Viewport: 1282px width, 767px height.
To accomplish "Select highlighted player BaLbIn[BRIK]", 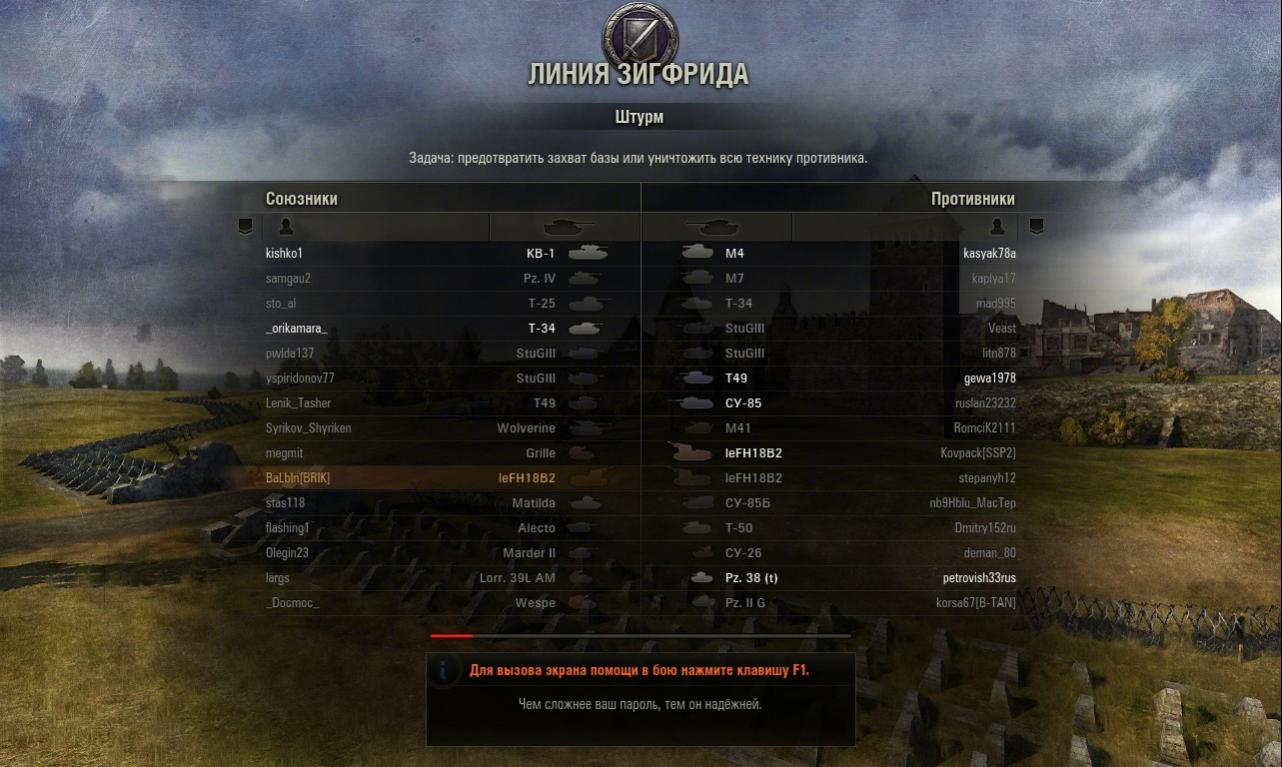I will pos(298,479).
